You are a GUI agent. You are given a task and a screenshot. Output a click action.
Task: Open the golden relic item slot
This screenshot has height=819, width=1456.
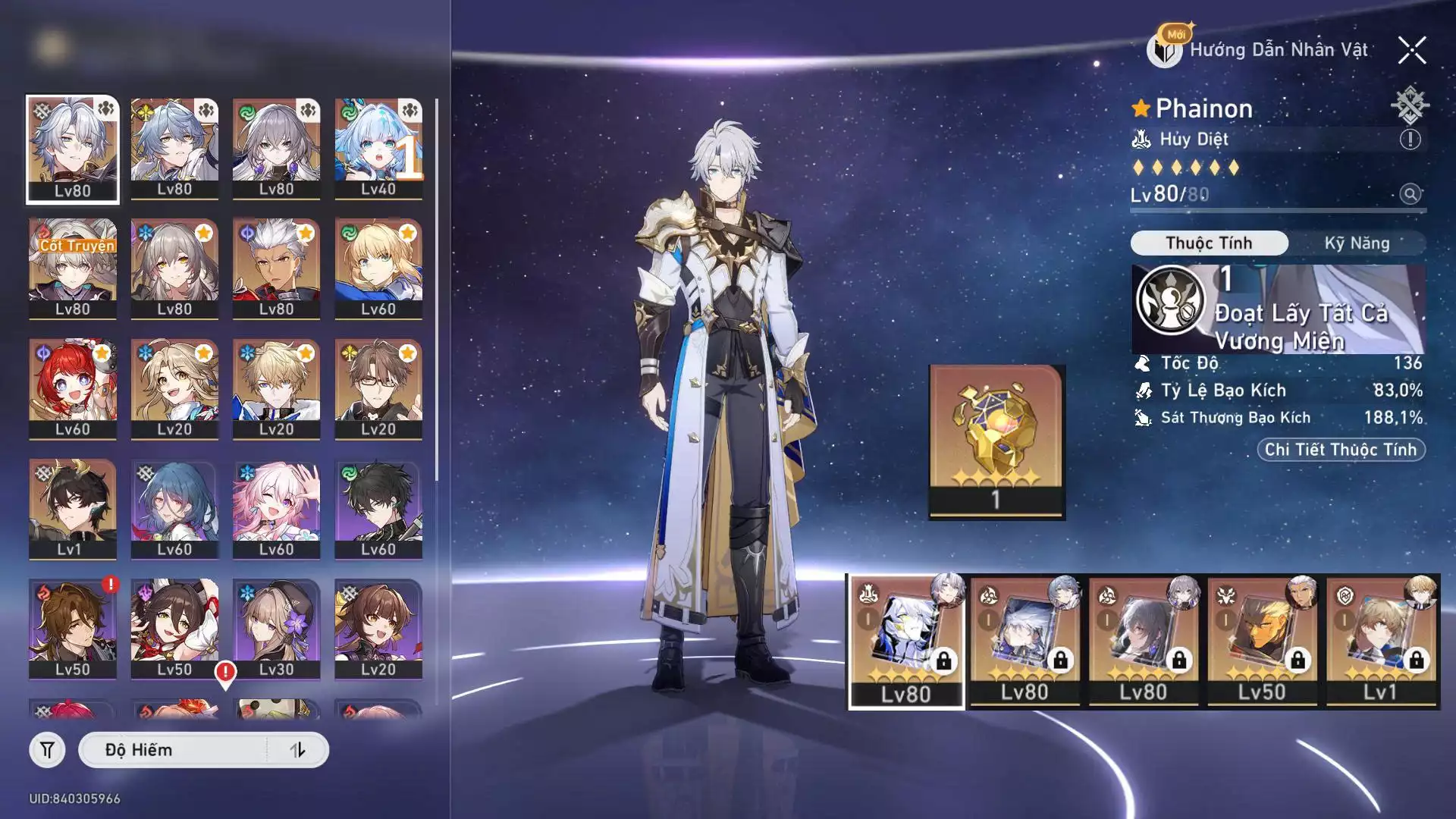996,441
